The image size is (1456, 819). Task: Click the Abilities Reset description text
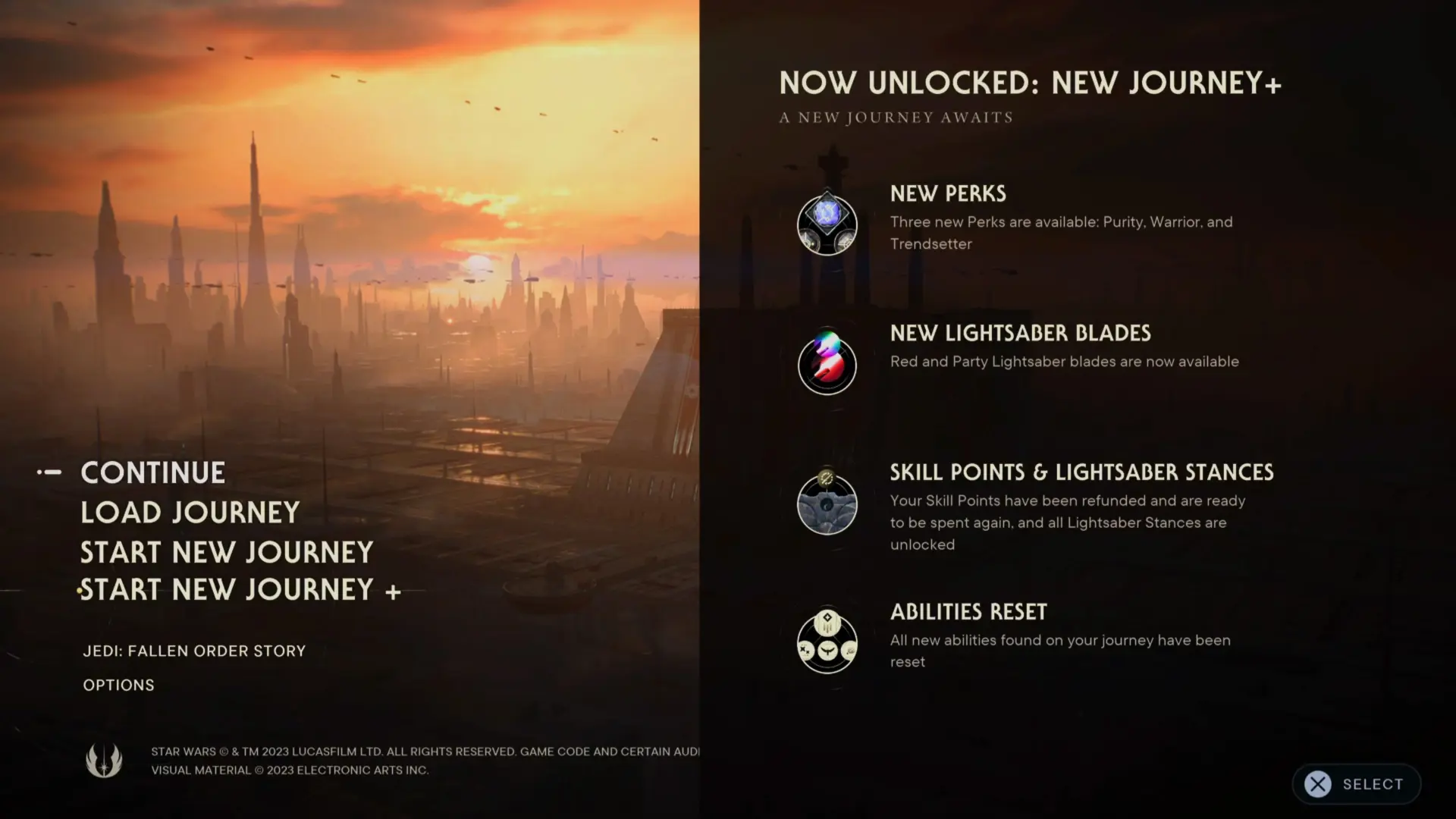(x=1060, y=651)
